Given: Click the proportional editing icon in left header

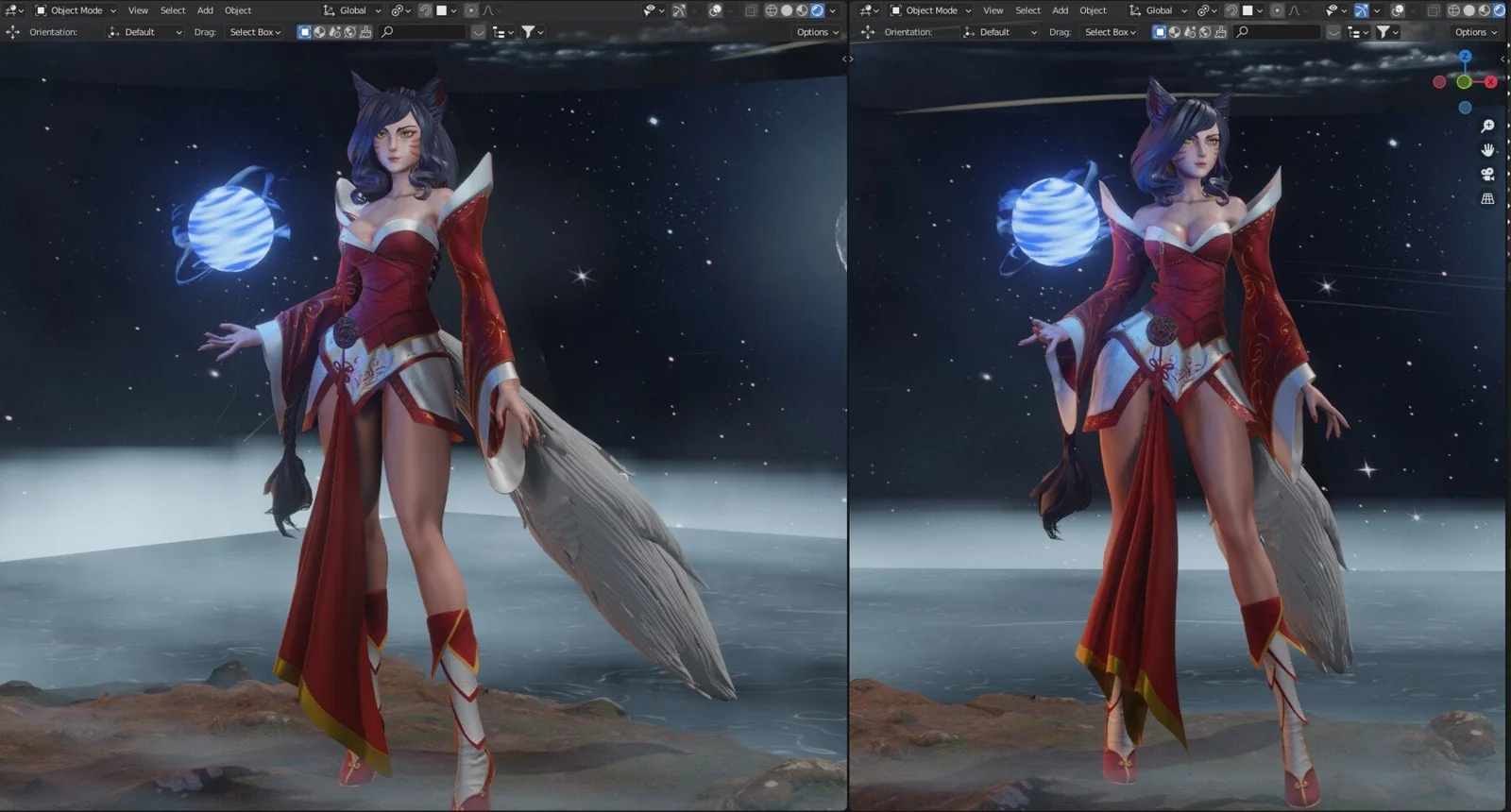Looking at the screenshot, I should (471, 9).
